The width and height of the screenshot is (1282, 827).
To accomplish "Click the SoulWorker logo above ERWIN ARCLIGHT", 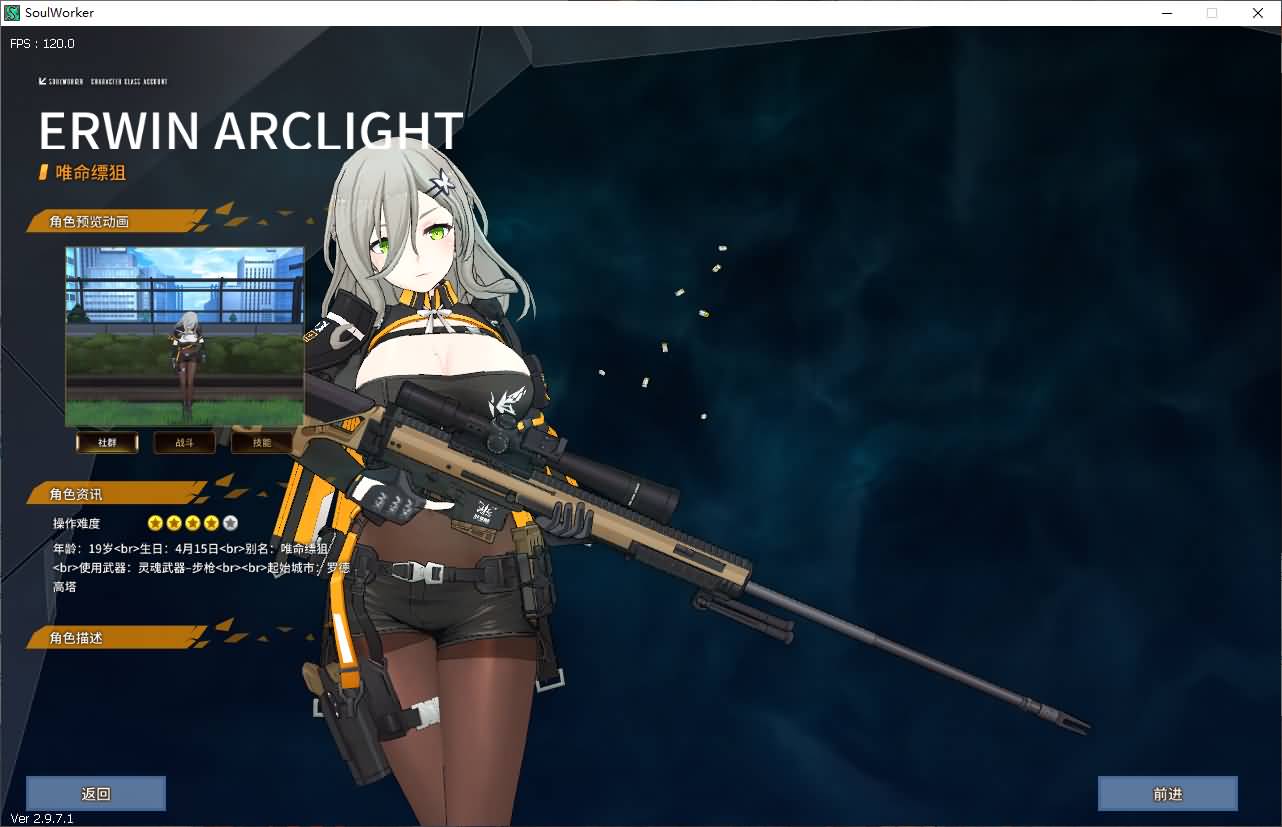I will click(61, 82).
